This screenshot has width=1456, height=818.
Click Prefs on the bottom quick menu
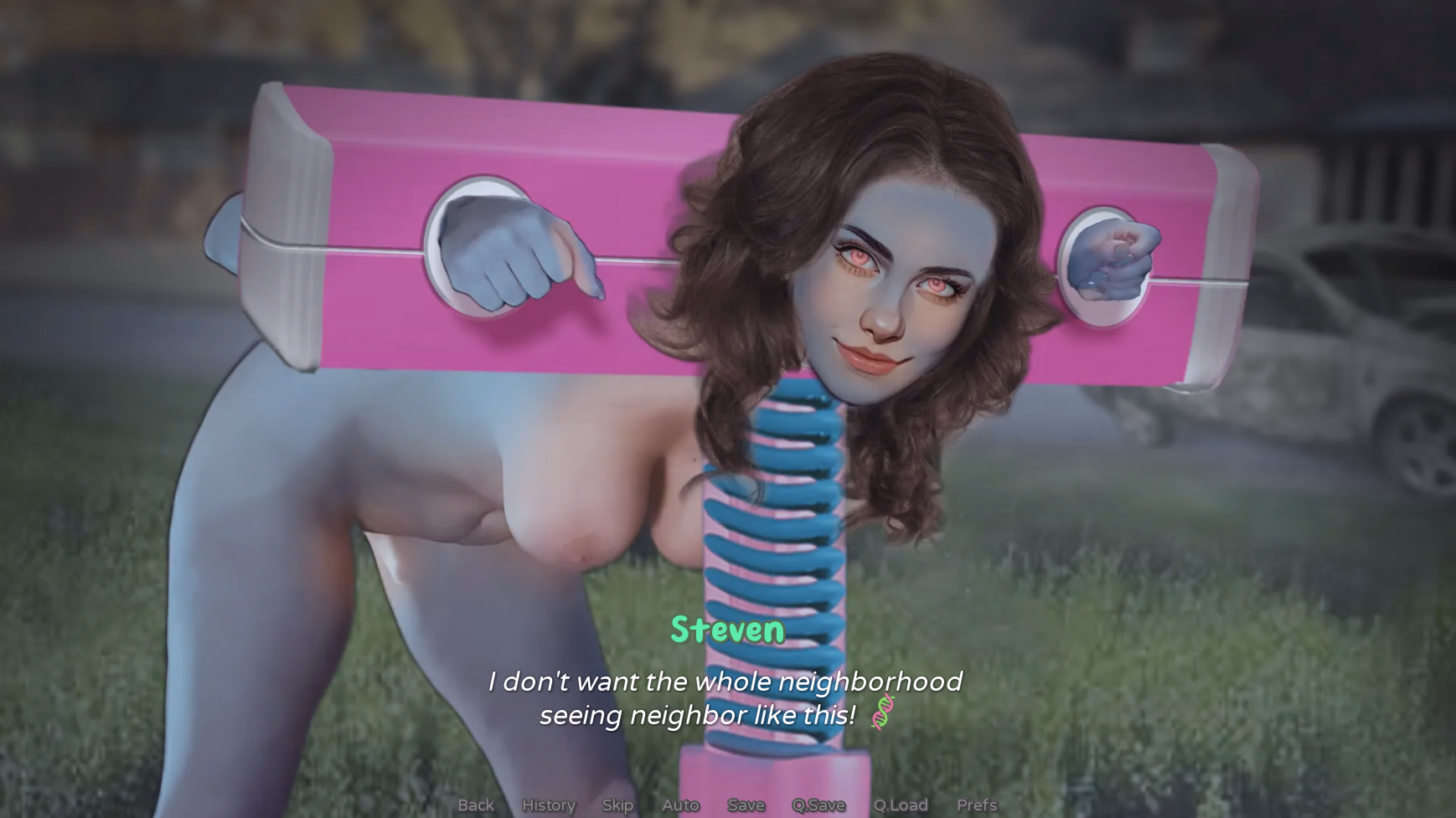pos(977,805)
